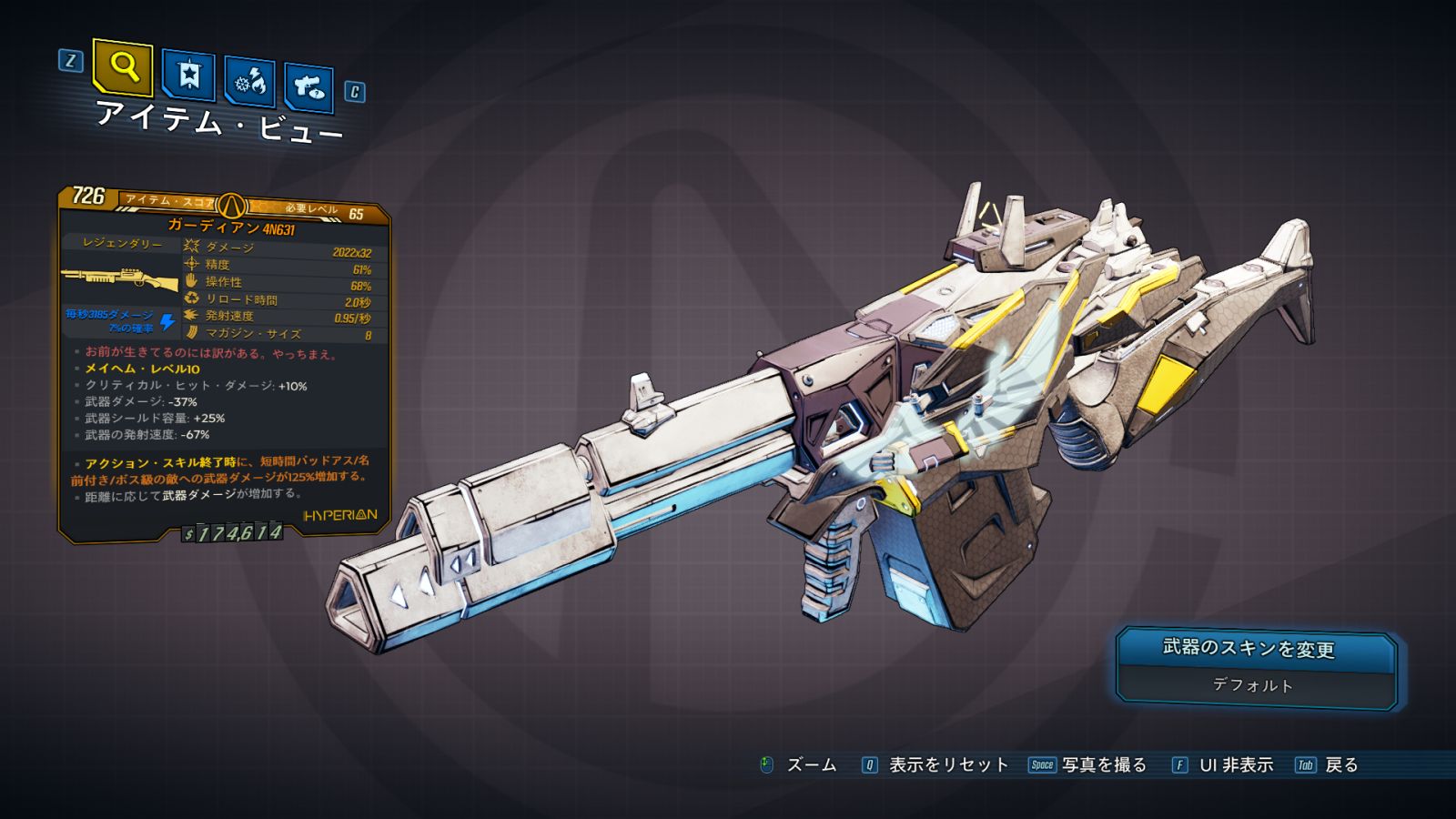The height and width of the screenshot is (819, 1456).
Task: Switch to the pistol with question mark tab
Action: pyautogui.click(x=308, y=87)
